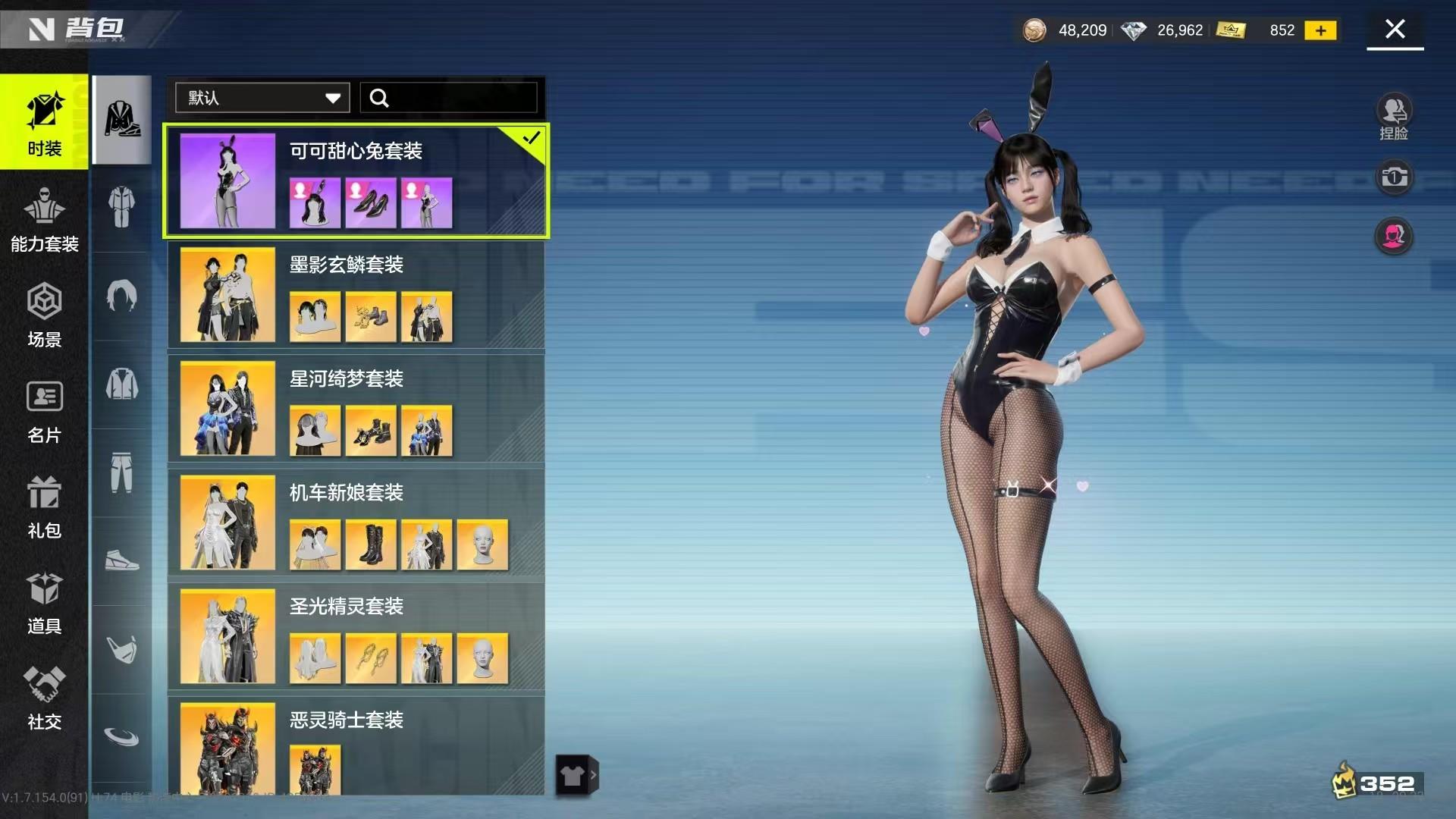This screenshot has height=819, width=1456.
Task: Click the + button to buy currency
Action: pos(1321,31)
